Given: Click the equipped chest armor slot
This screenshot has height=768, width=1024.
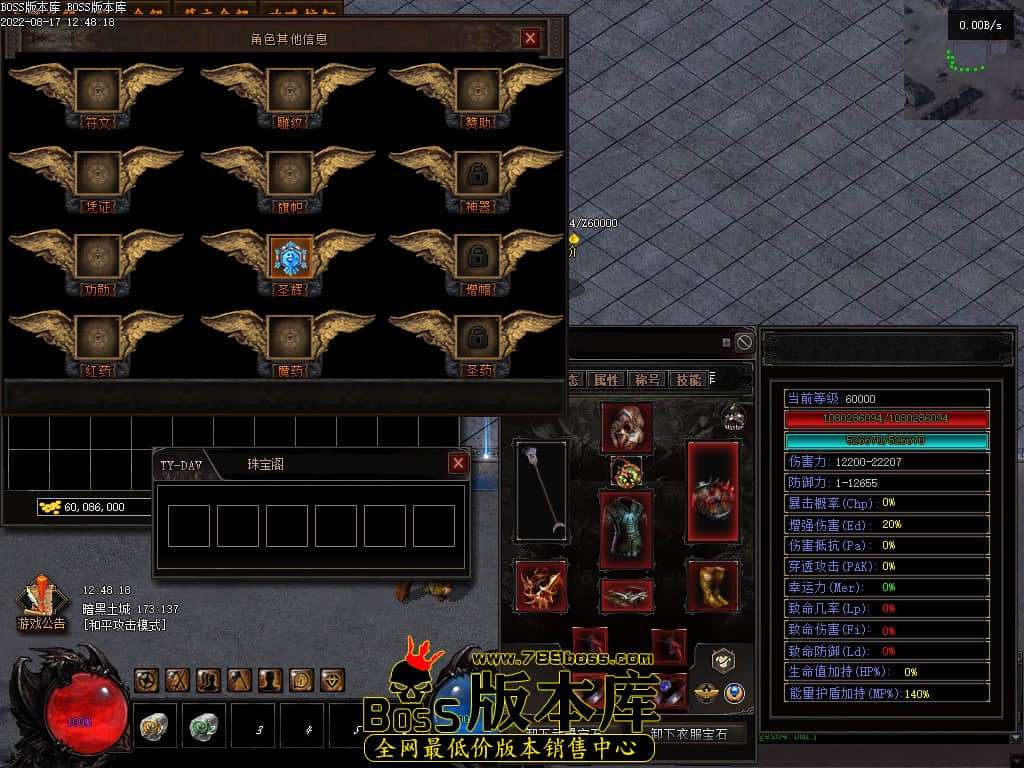Looking at the screenshot, I should (626, 529).
